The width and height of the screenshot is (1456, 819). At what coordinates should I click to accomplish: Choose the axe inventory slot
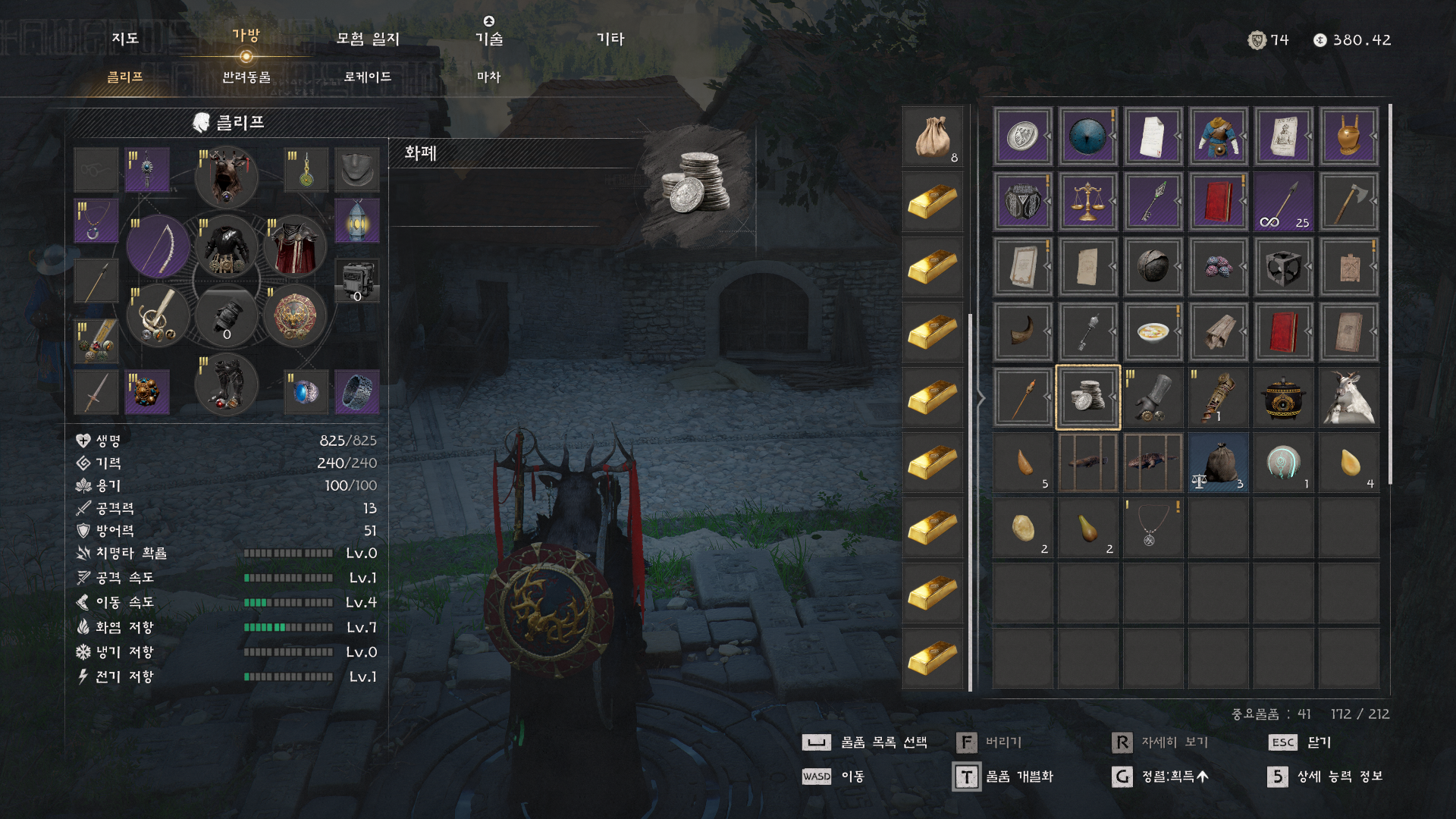pos(1348,202)
